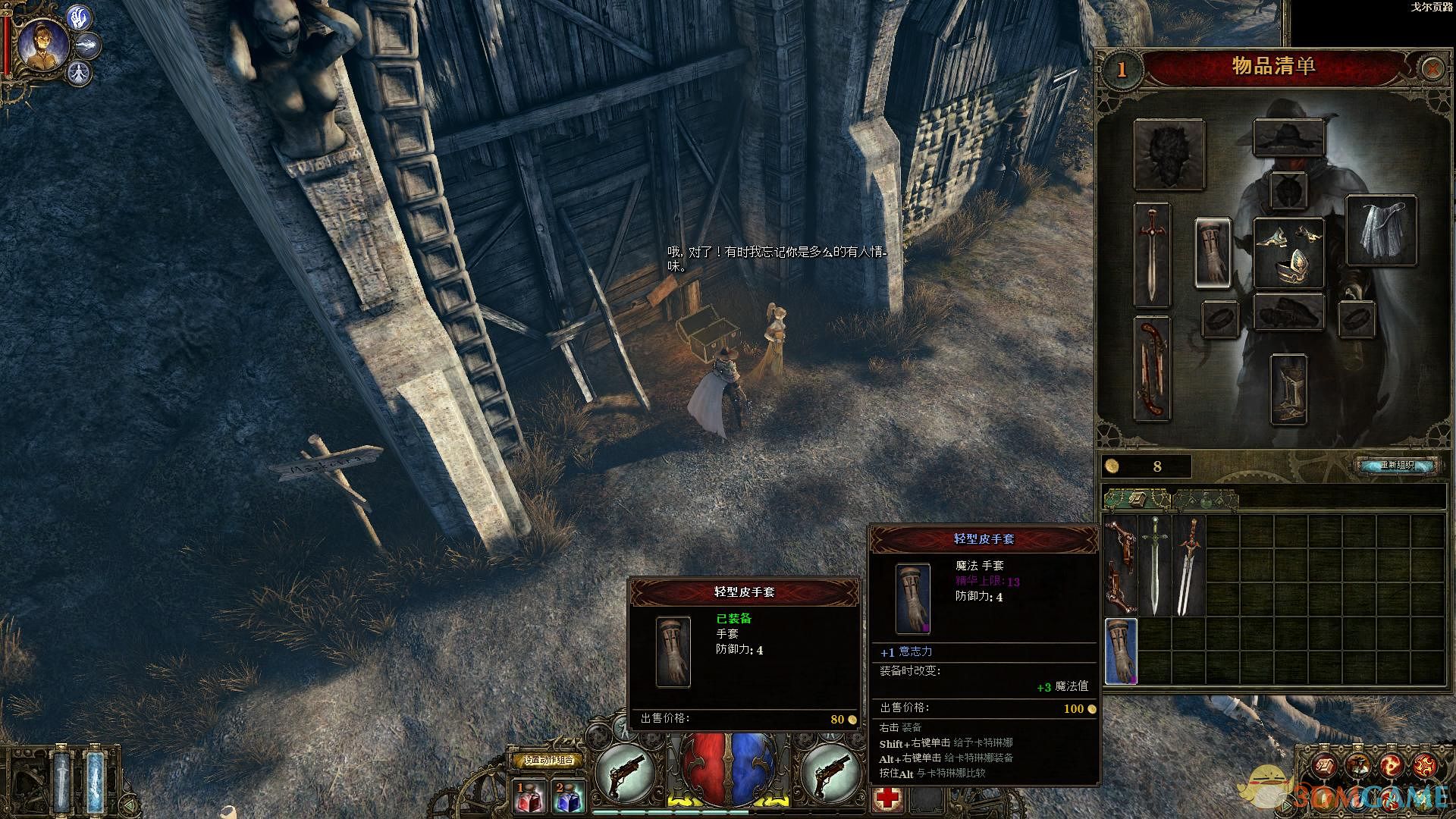Click the 设置动作组合 action combo button
Viewport: 1456px width, 819px height.
(548, 760)
